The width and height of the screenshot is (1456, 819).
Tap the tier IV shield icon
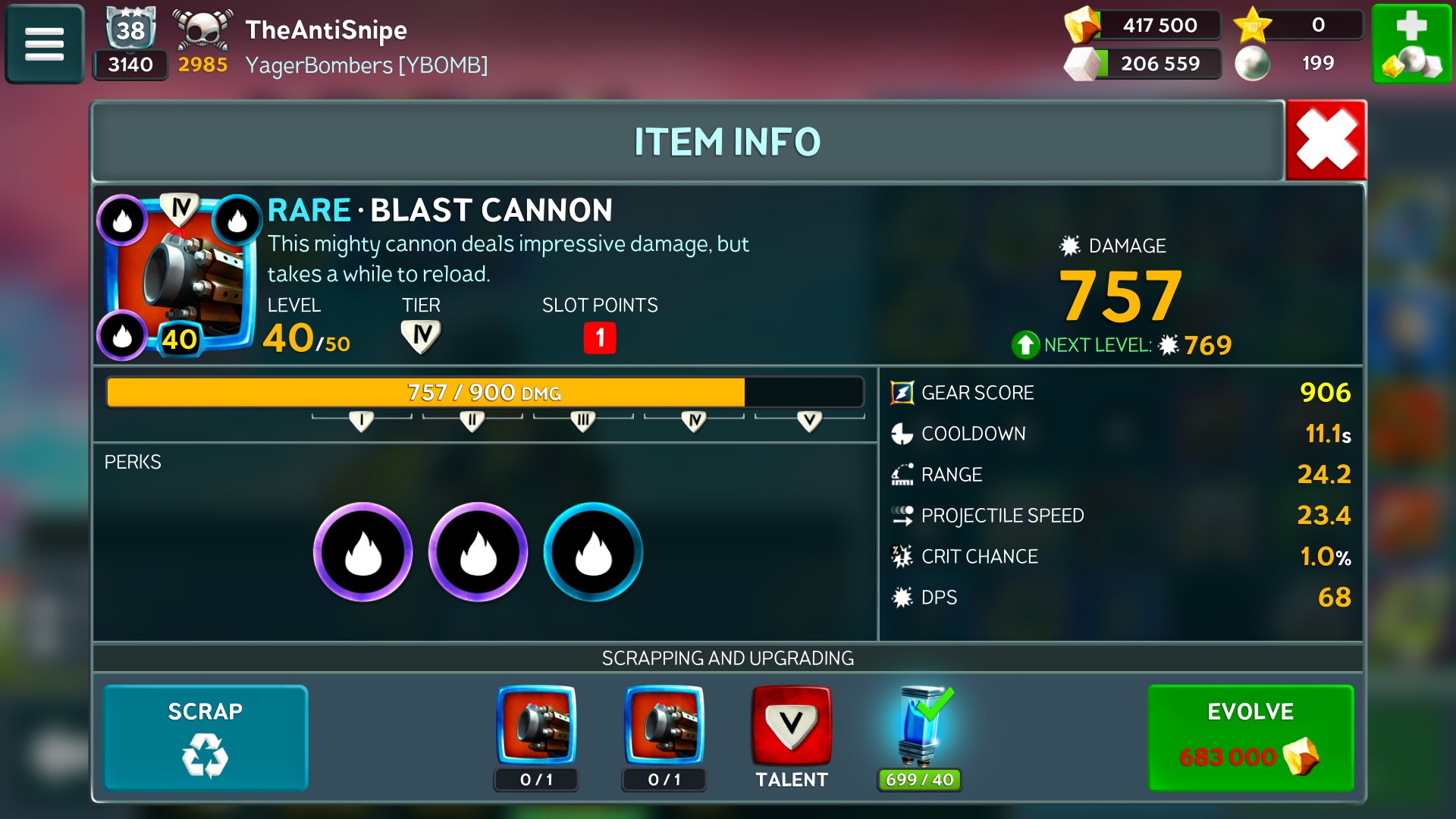coord(421,336)
